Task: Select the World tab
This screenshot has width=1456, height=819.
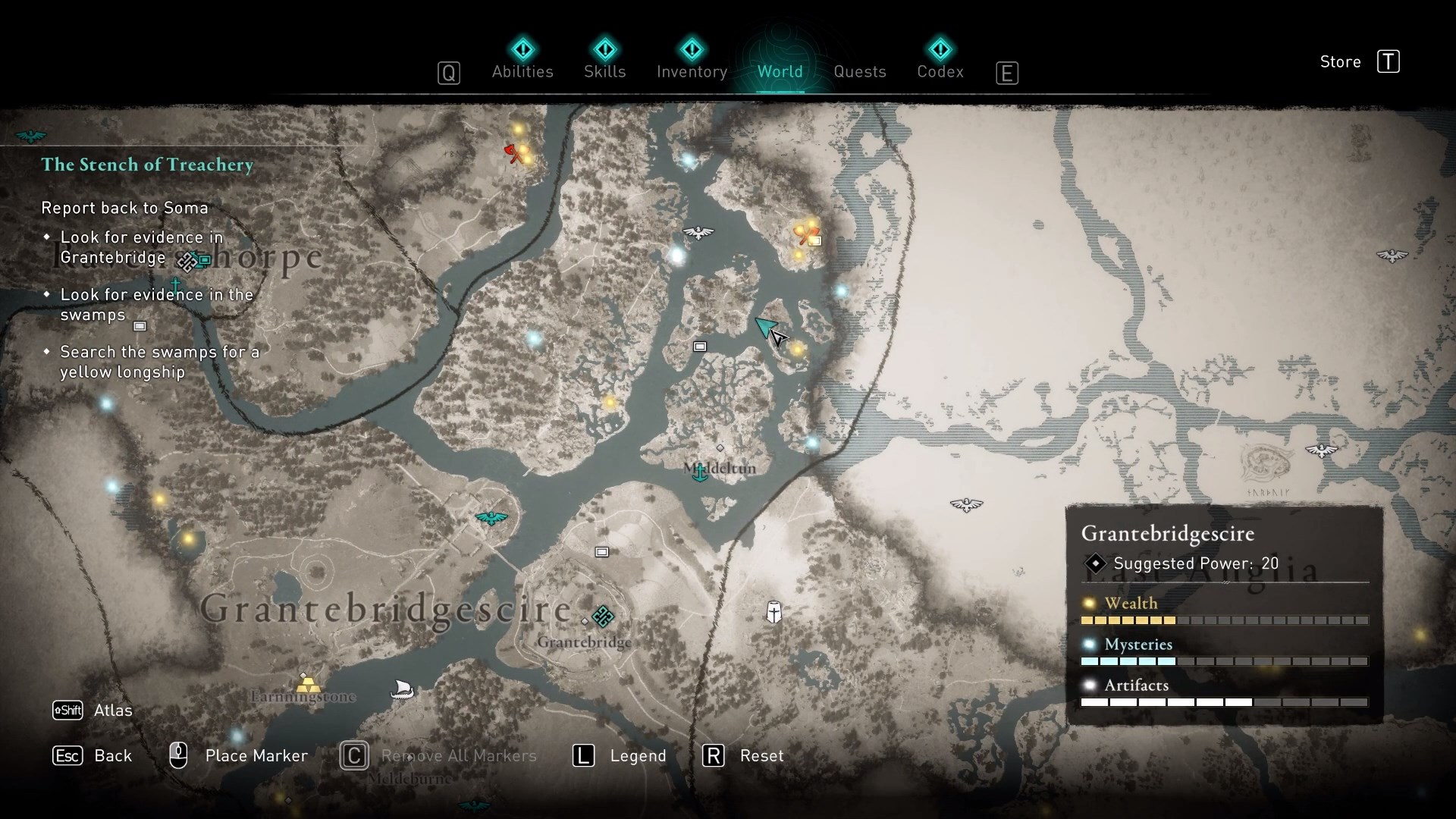Action: coord(780,71)
